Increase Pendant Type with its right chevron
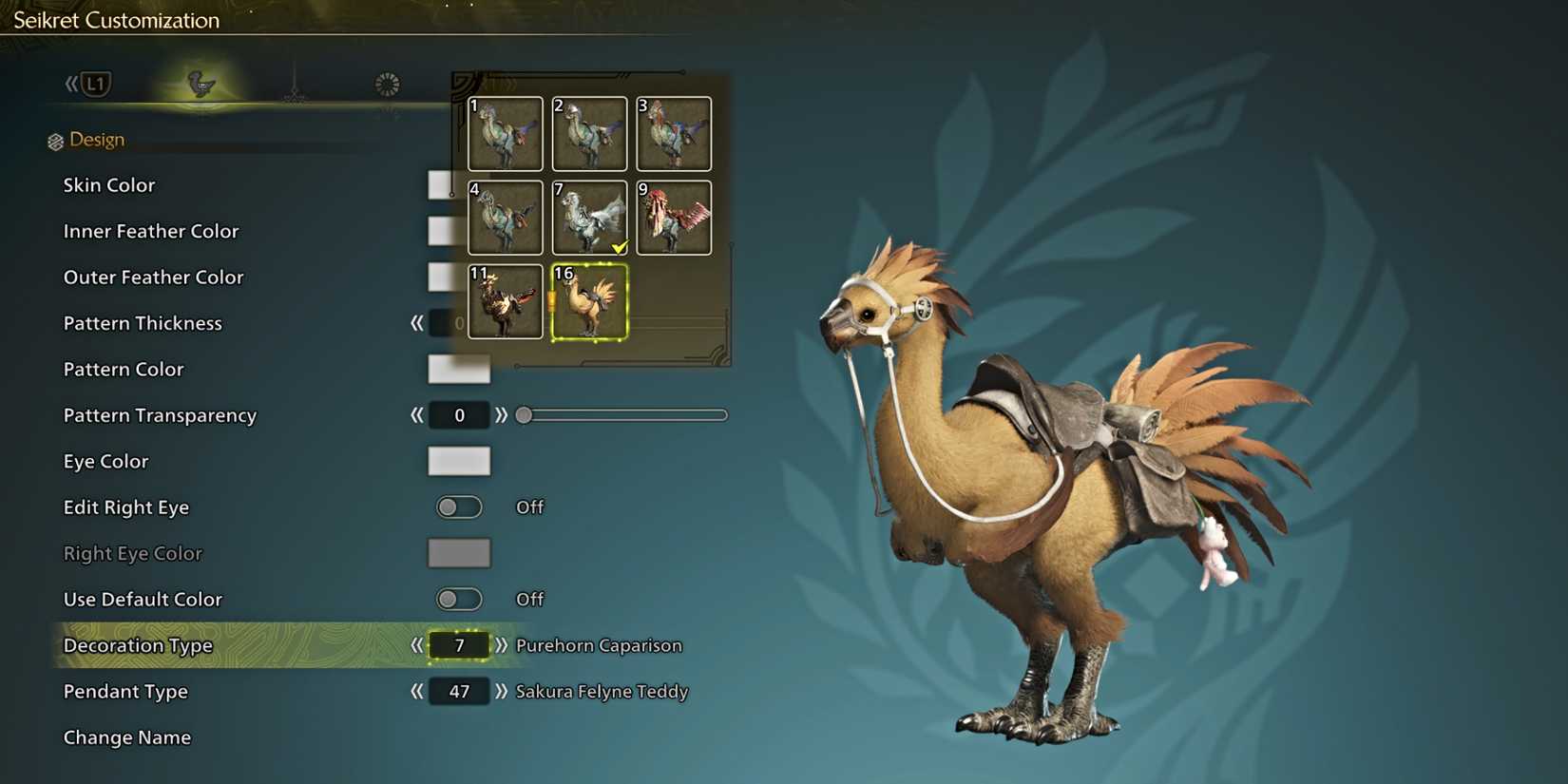Screen dimensions: 1568x784 coord(503,692)
